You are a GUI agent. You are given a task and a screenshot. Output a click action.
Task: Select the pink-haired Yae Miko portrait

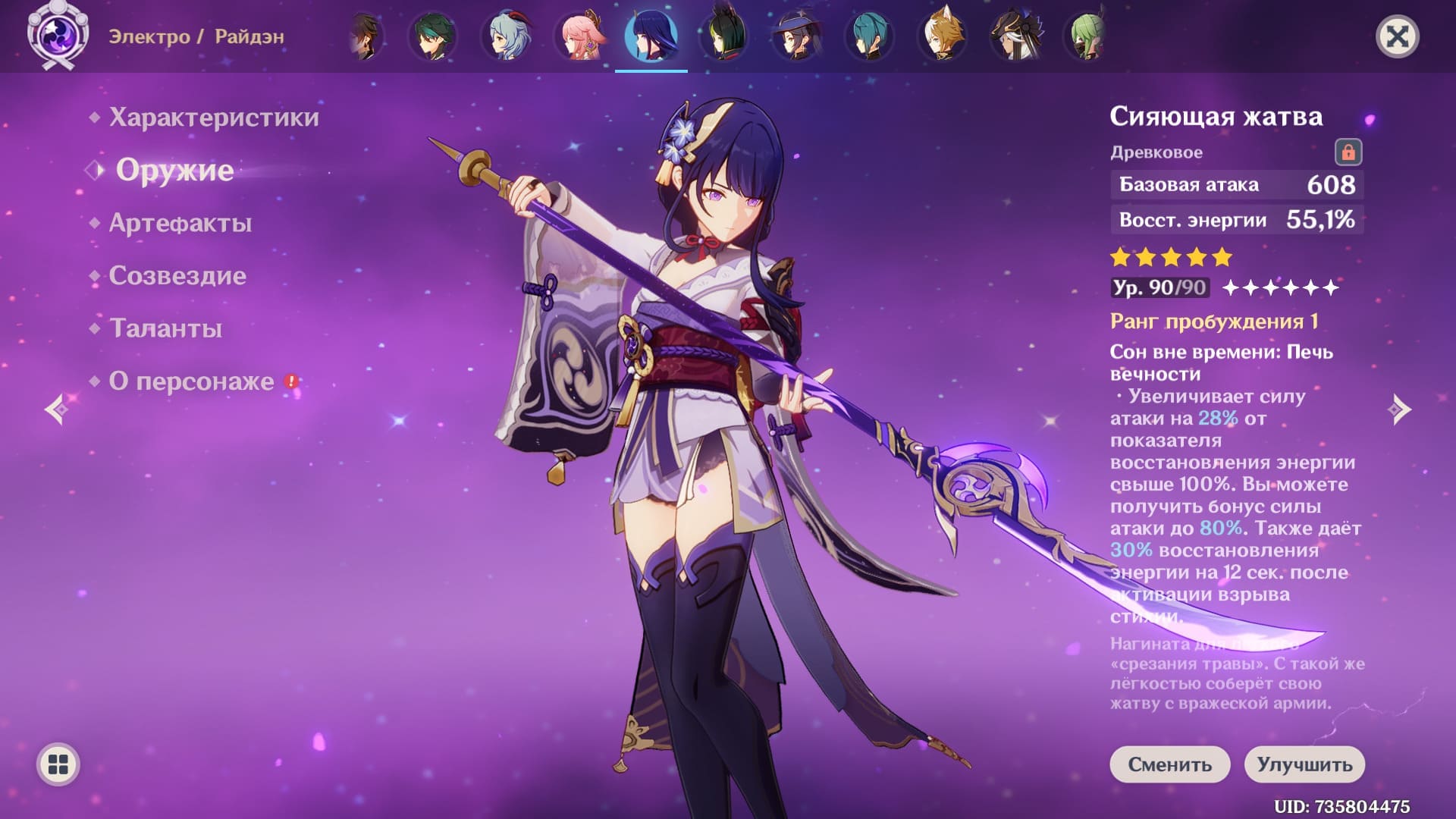tap(579, 36)
